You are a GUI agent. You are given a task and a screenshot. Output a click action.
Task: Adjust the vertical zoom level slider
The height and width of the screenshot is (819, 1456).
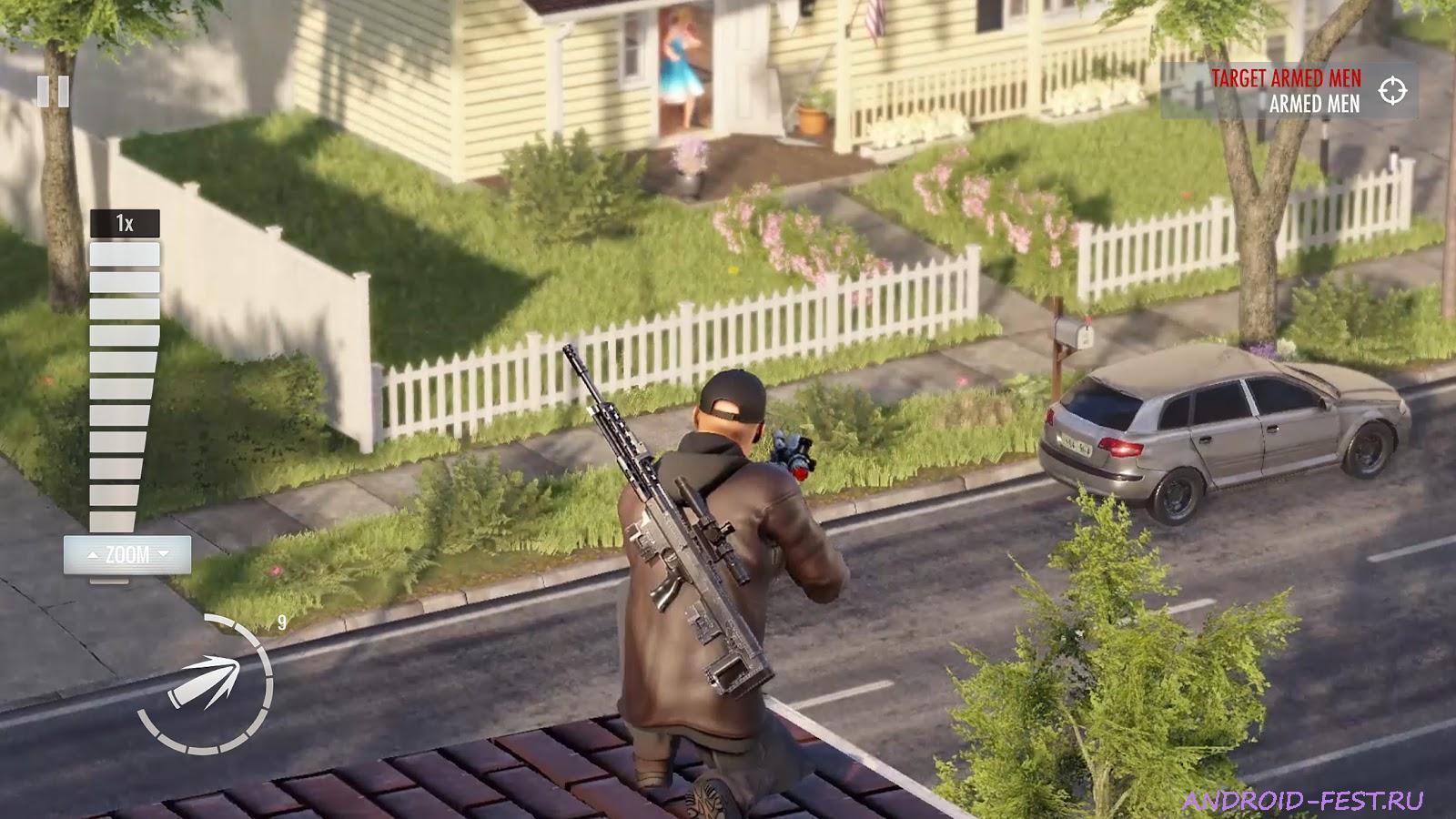coord(123,382)
